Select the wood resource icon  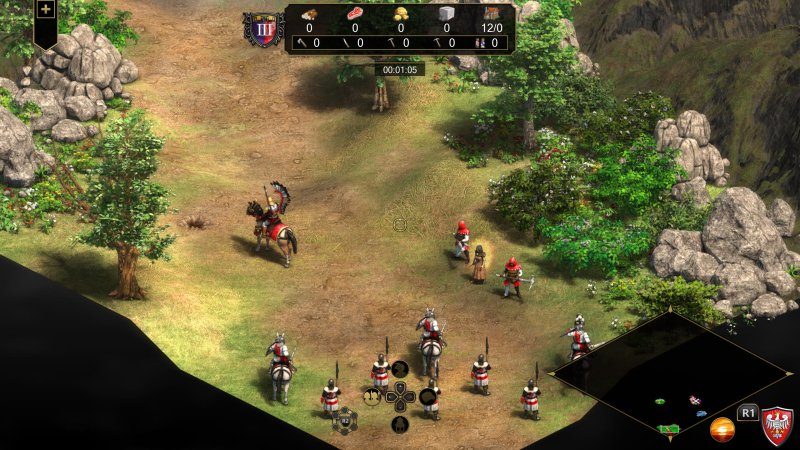(309, 13)
